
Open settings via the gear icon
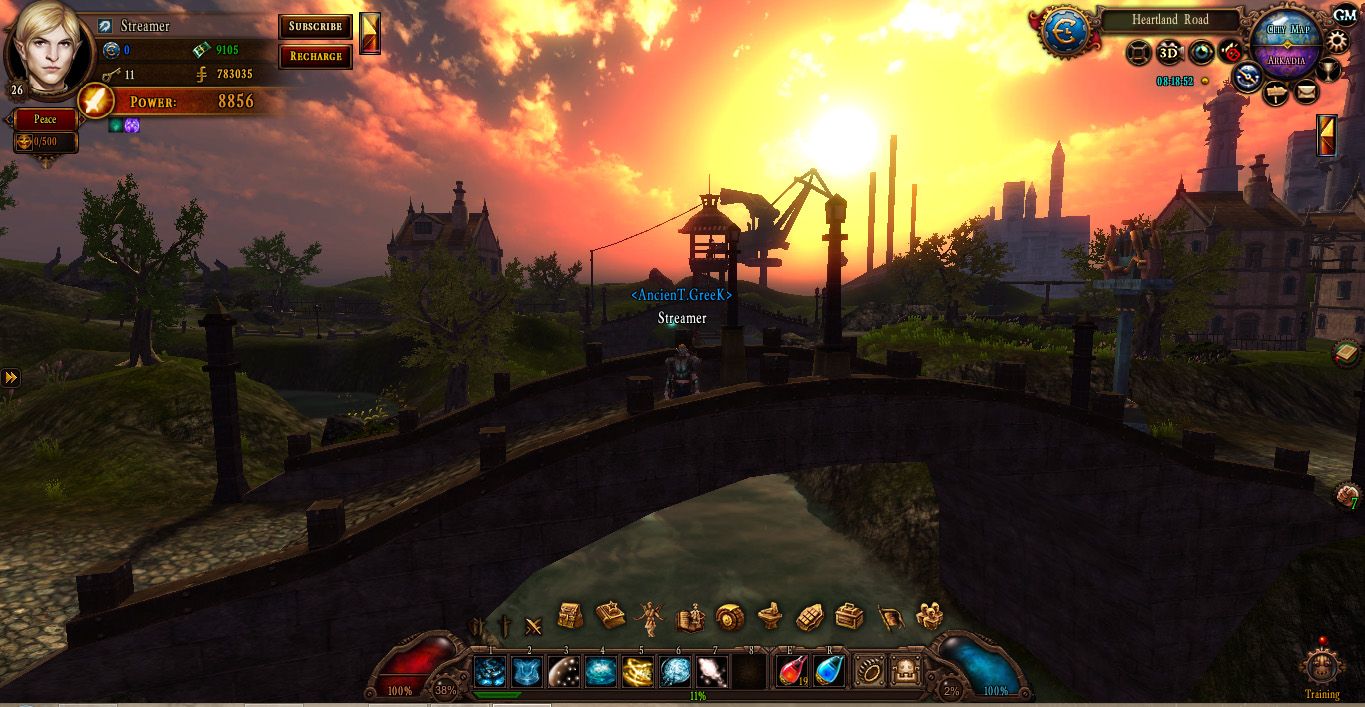pyautogui.click(x=1337, y=41)
